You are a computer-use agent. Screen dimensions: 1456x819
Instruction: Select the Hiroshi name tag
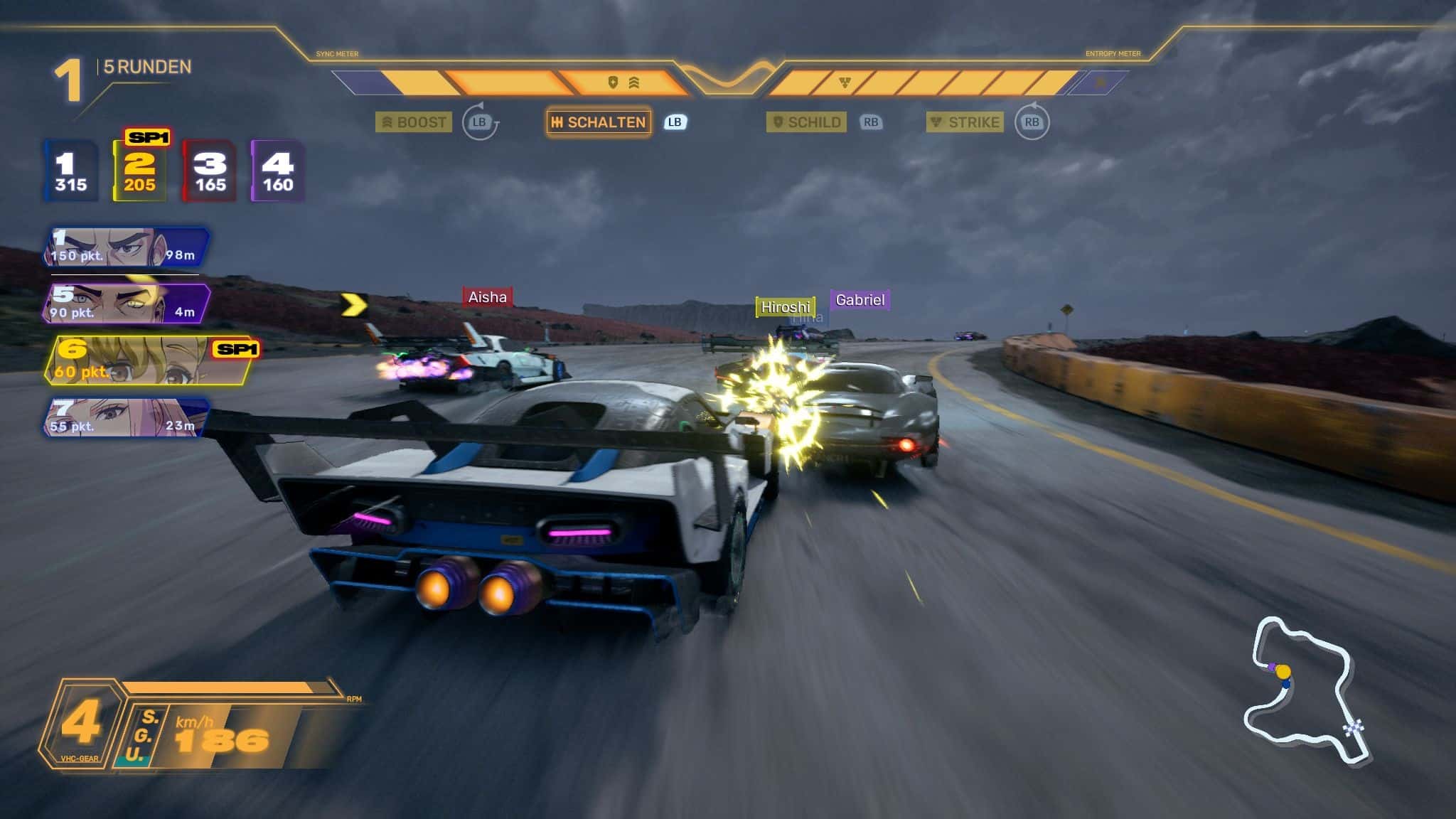coord(785,307)
